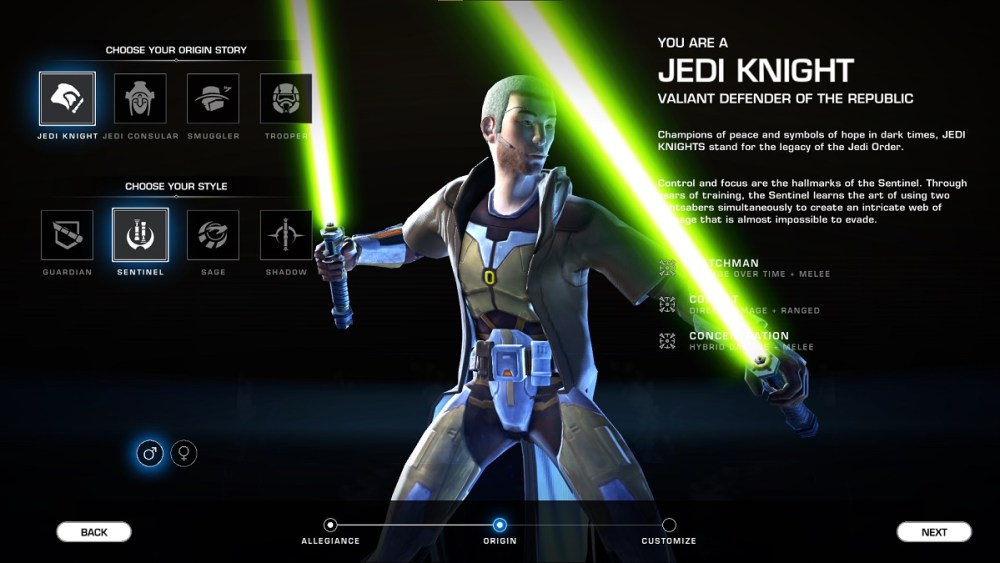Select the Jedi Knight origin story

tap(67, 99)
